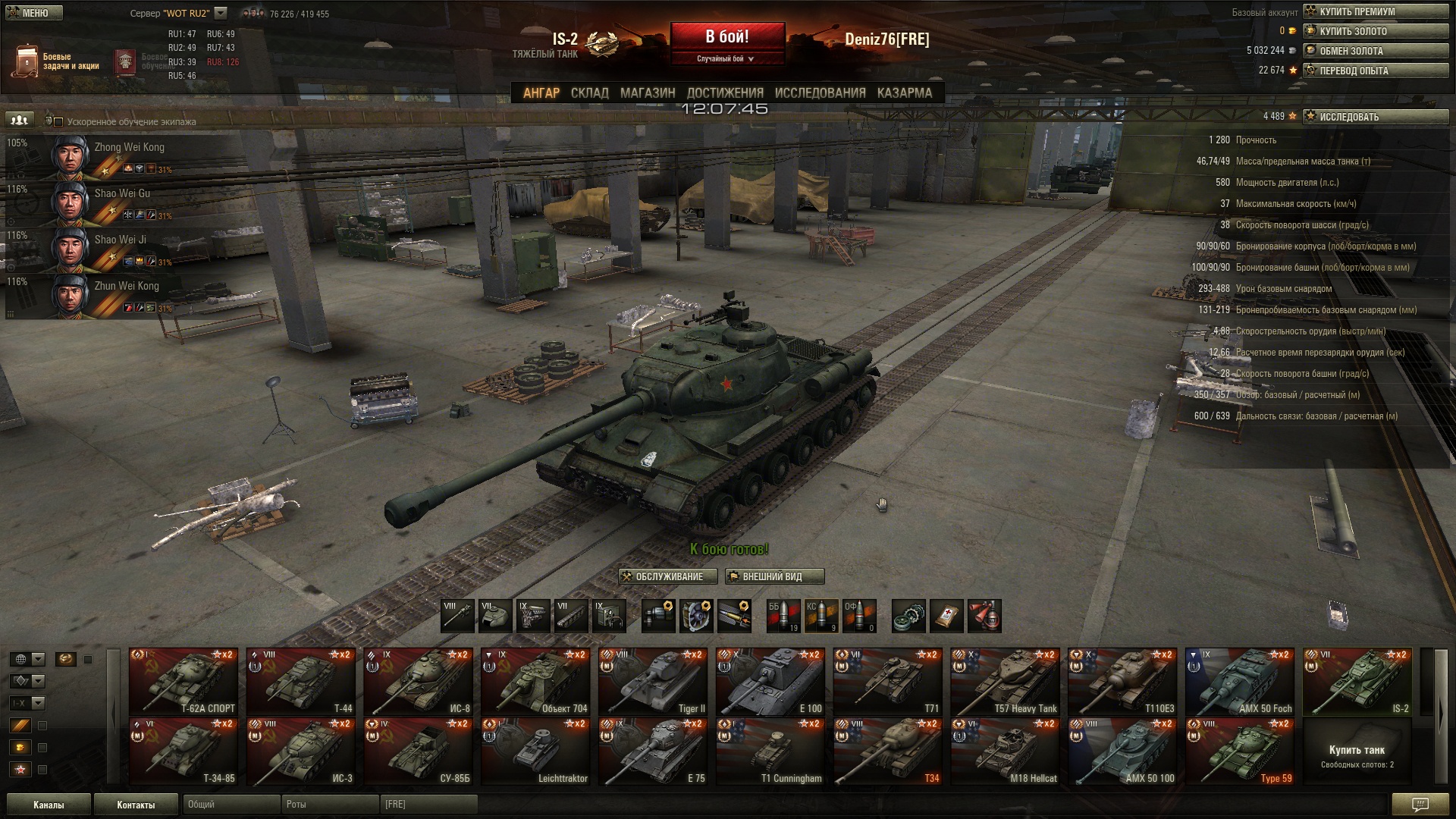The height and width of the screenshot is (819, 1456).
Task: Start the battle with В бой! button
Action: point(726,37)
